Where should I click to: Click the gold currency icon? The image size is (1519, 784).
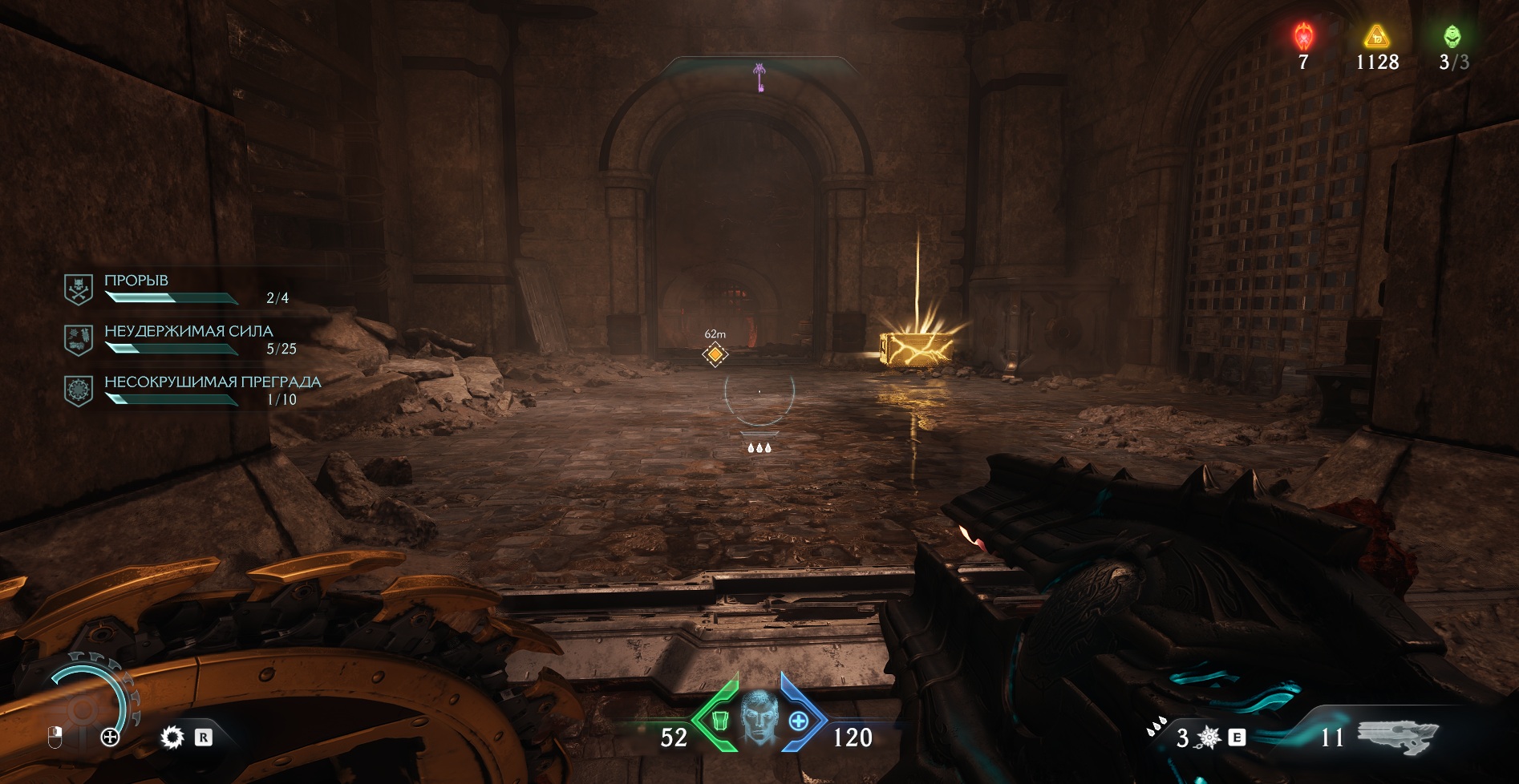pos(1377,37)
